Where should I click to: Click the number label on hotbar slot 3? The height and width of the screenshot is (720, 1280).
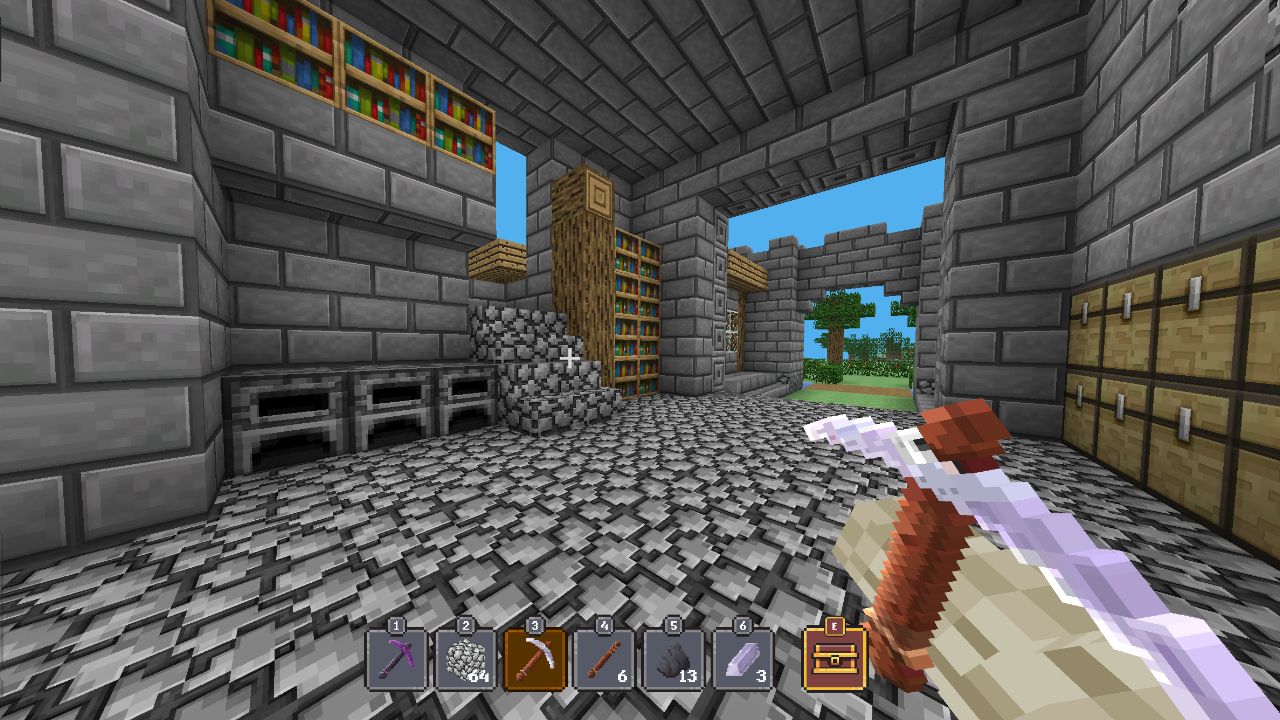coord(535,626)
